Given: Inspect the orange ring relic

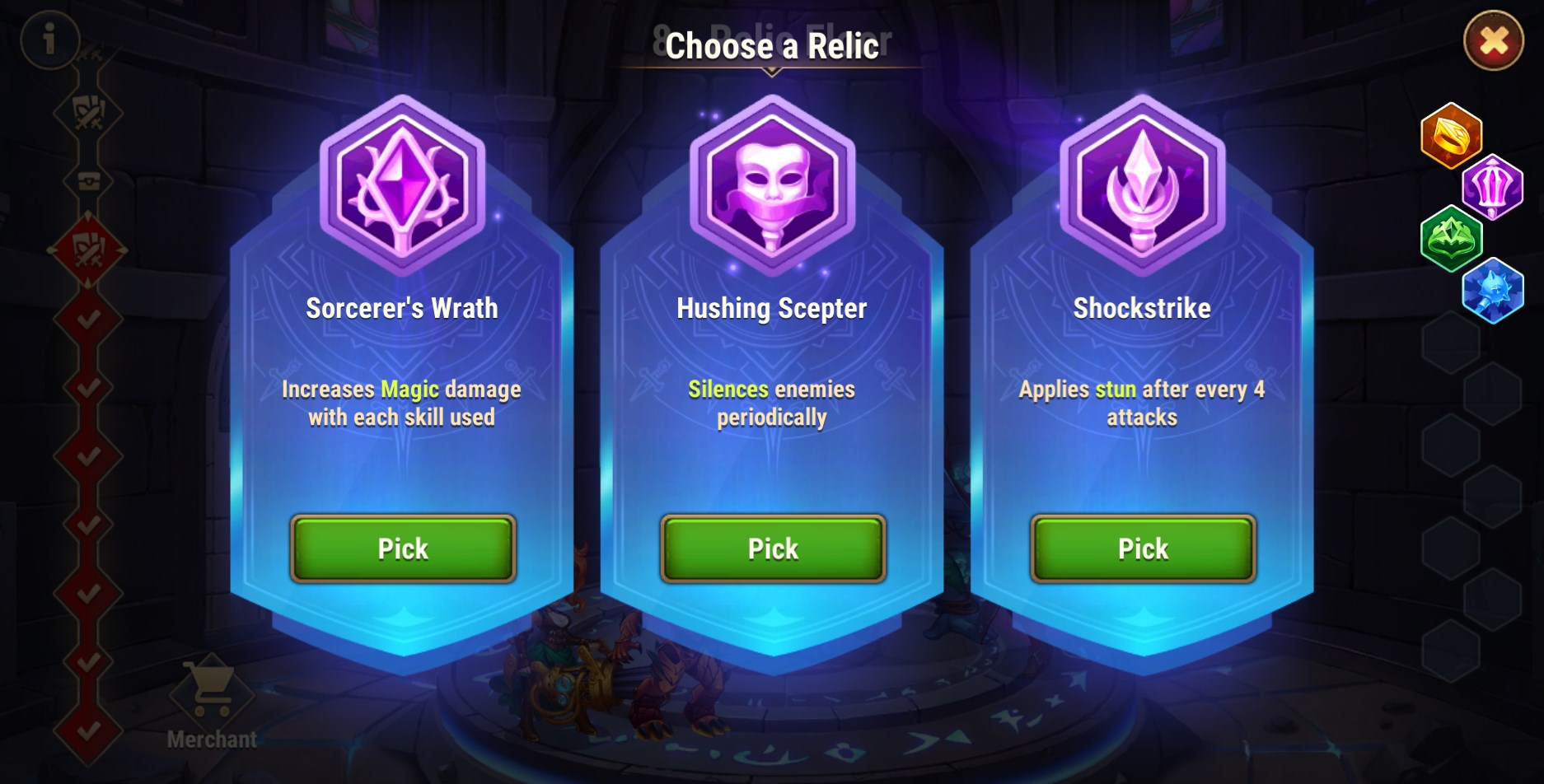Looking at the screenshot, I should point(1451,135).
